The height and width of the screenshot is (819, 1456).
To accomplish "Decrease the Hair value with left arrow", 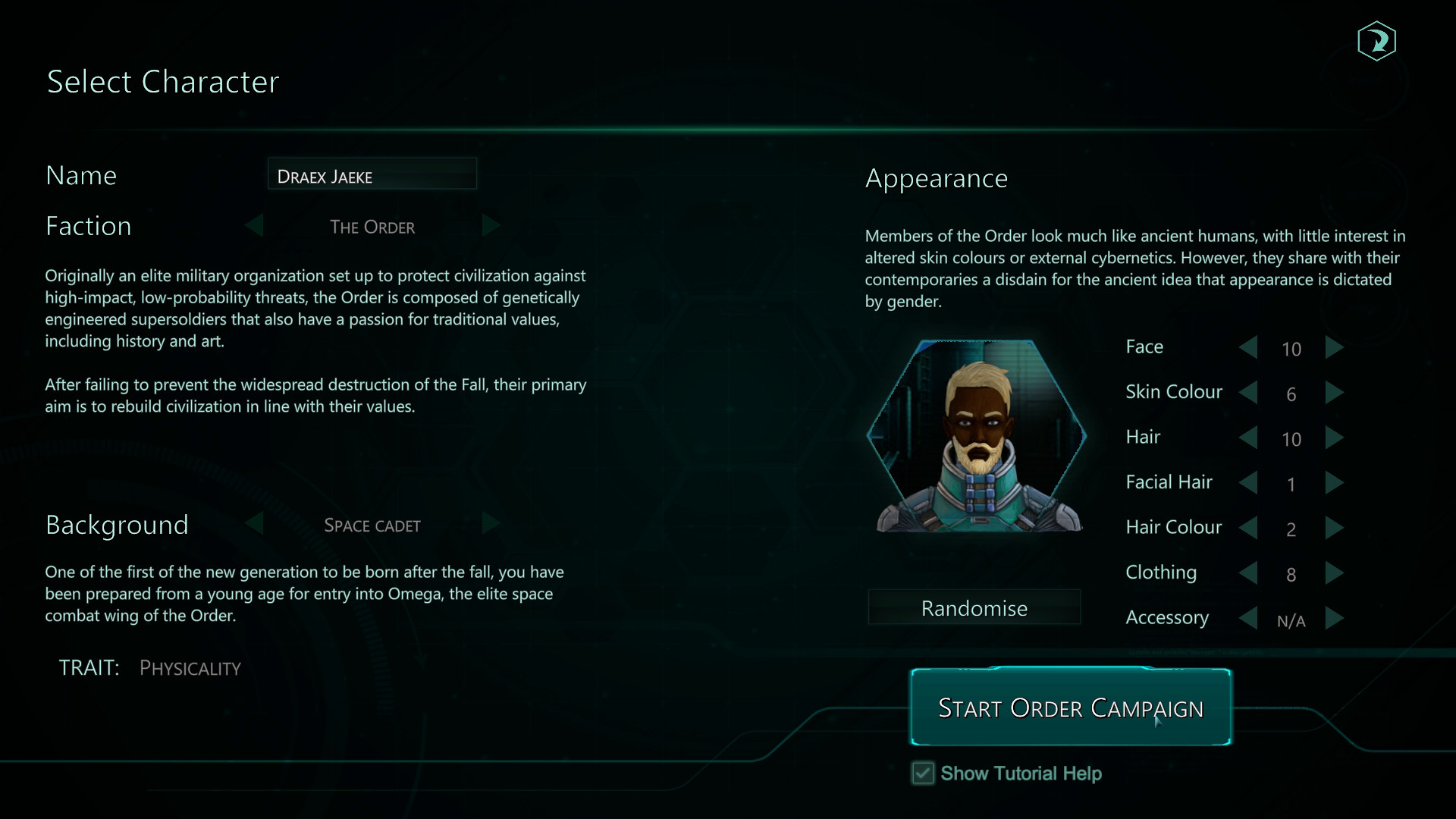I will pos(1248,438).
